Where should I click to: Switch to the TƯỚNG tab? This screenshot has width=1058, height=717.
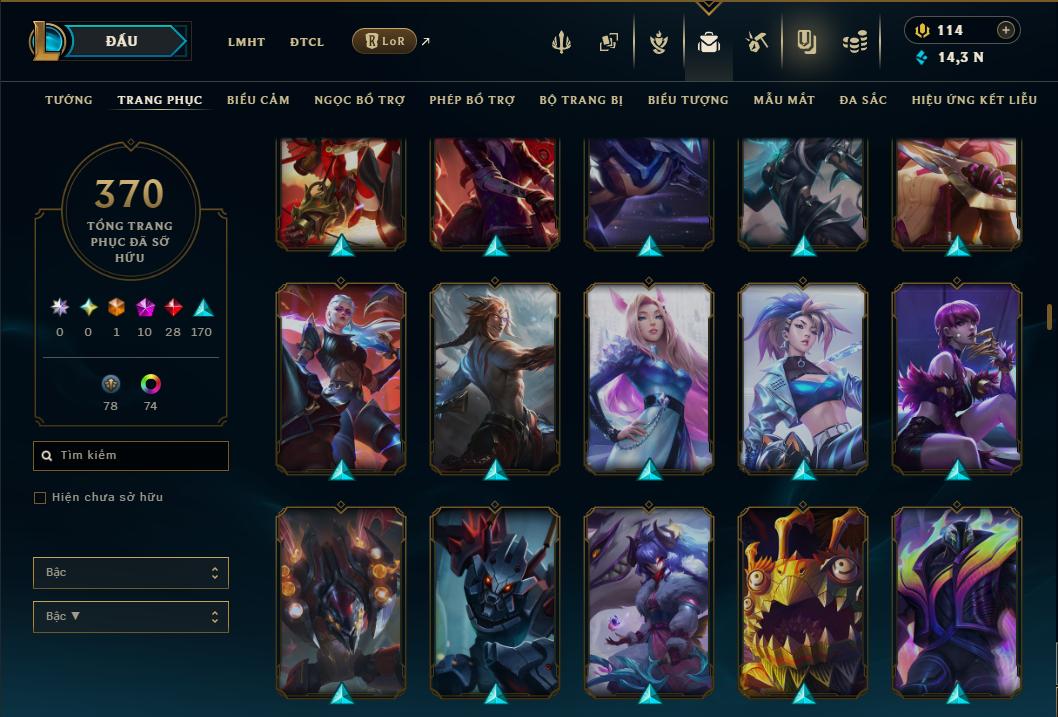[x=69, y=100]
